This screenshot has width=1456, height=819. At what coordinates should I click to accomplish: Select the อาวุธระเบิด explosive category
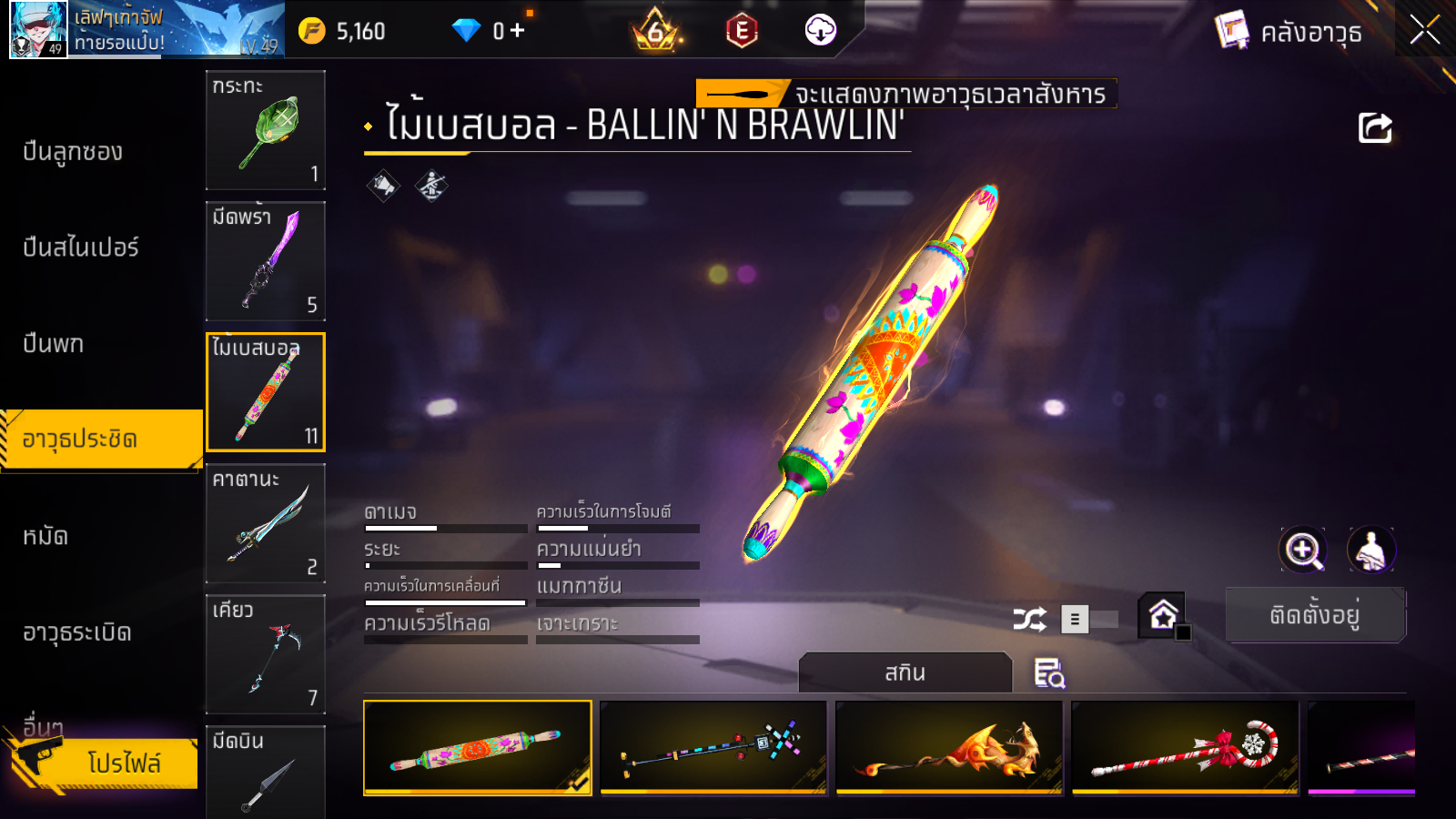(x=77, y=632)
